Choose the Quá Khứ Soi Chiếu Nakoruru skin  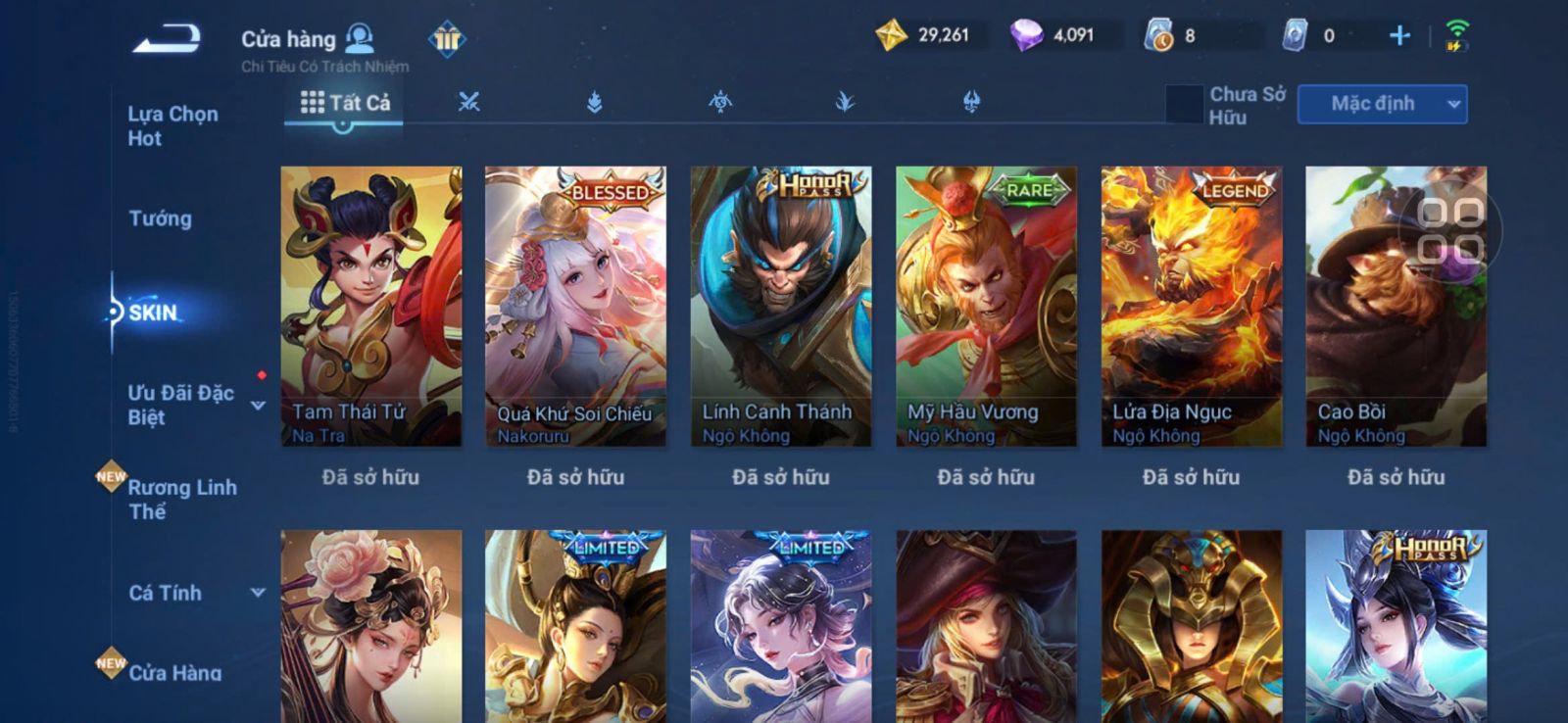click(x=575, y=307)
